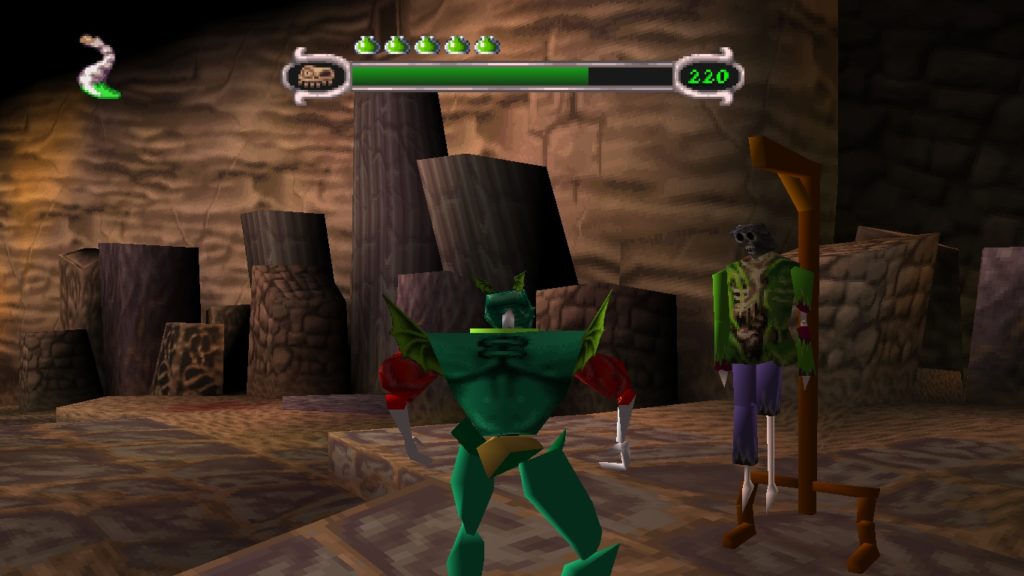The height and width of the screenshot is (576, 1024).
Task: Click the skull emblem beside the health bar
Action: tap(316, 76)
